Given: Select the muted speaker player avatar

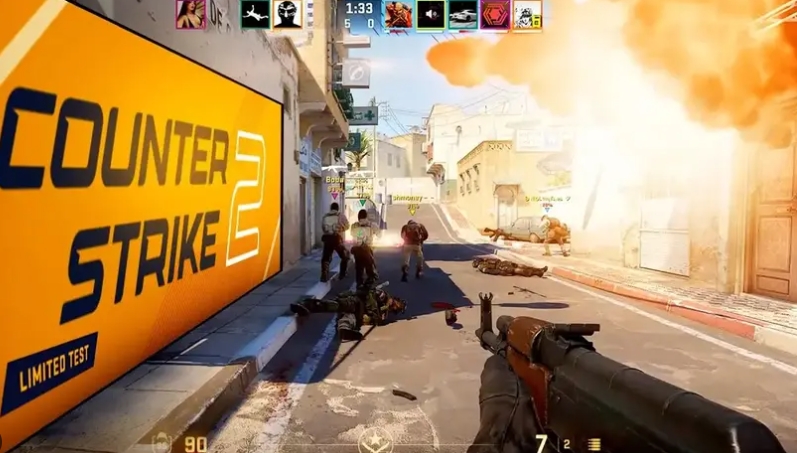Looking at the screenshot, I should (430, 13).
